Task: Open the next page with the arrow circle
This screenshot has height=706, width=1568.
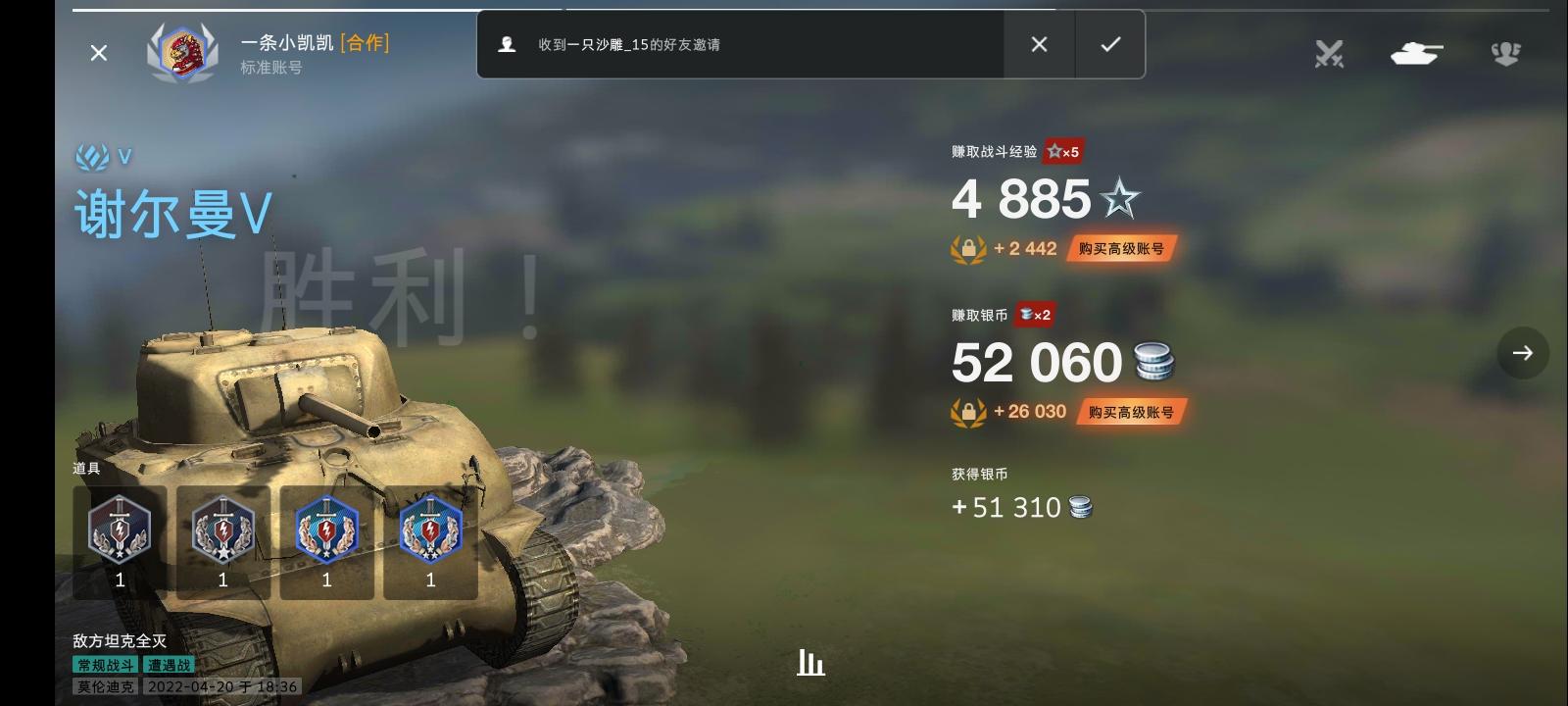Action: pyautogui.click(x=1522, y=353)
